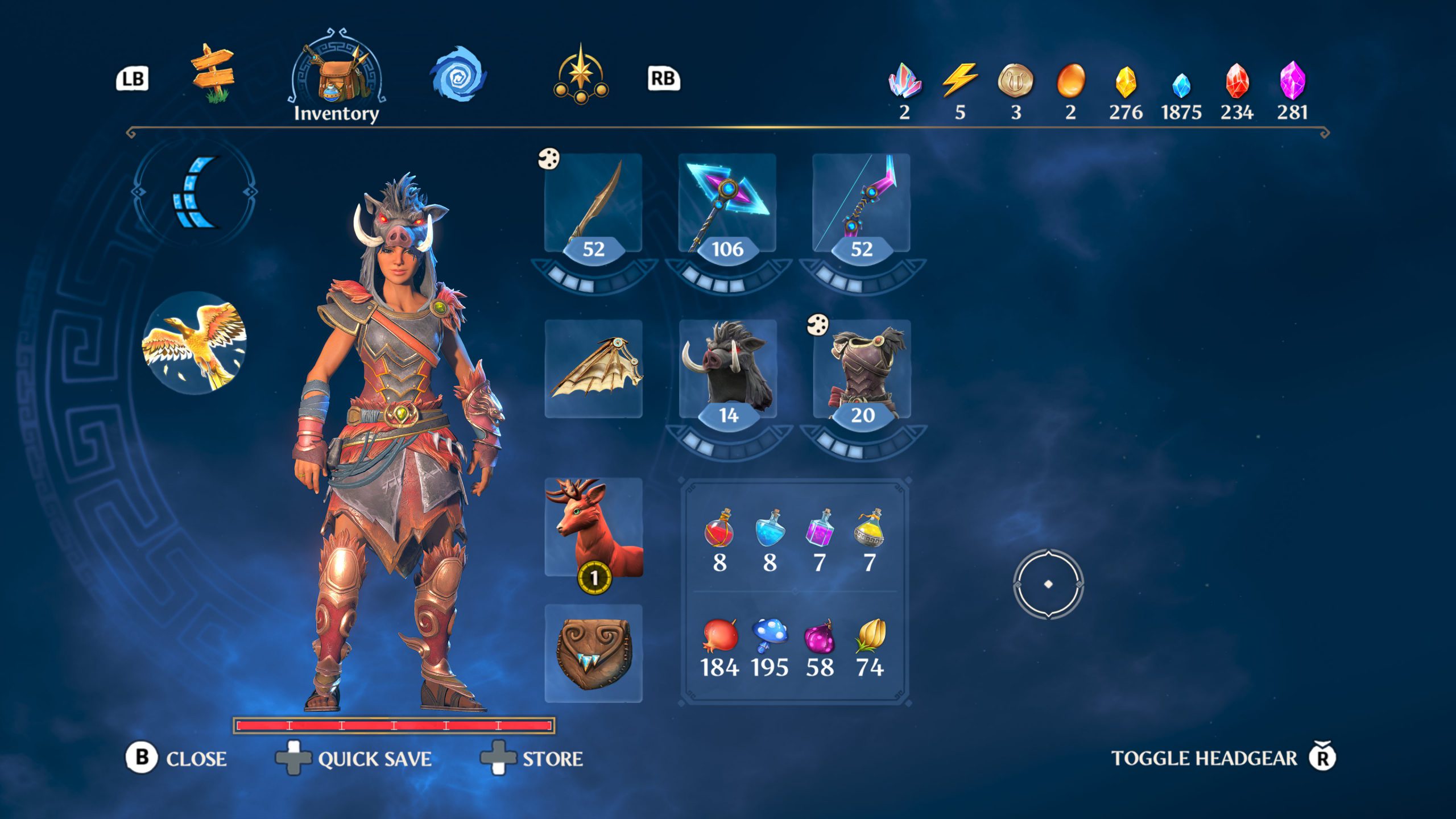This screenshot has width=1456, height=819.
Task: Select the crystal axe slot
Action: coord(727,204)
